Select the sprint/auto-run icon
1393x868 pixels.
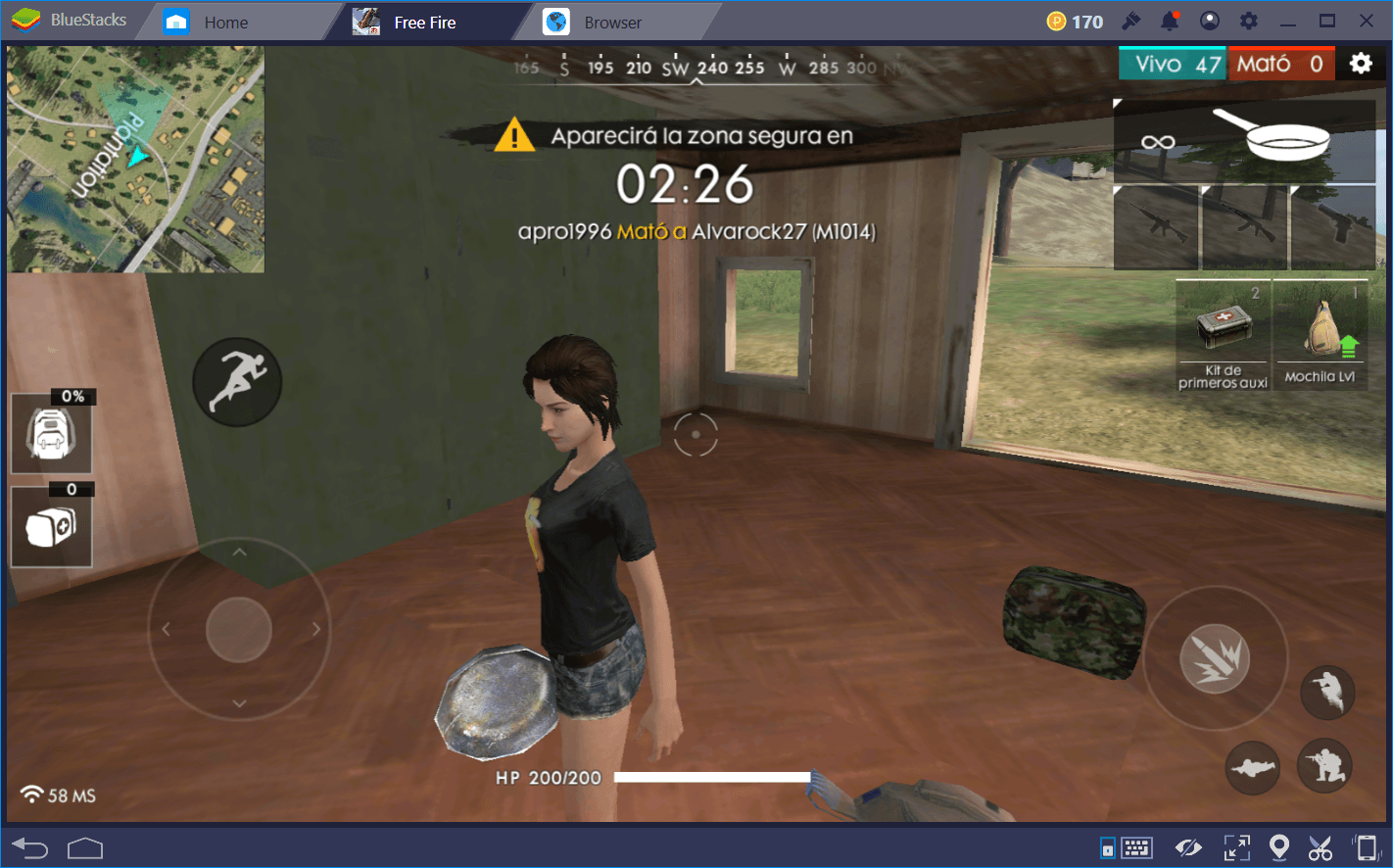[237, 381]
